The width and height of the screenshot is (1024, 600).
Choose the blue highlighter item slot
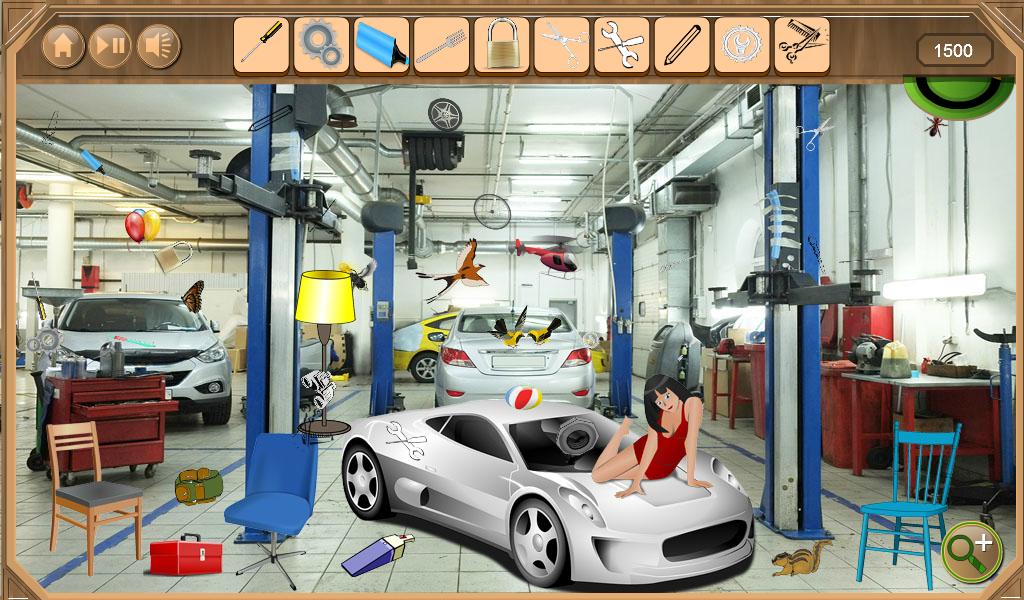(x=381, y=45)
